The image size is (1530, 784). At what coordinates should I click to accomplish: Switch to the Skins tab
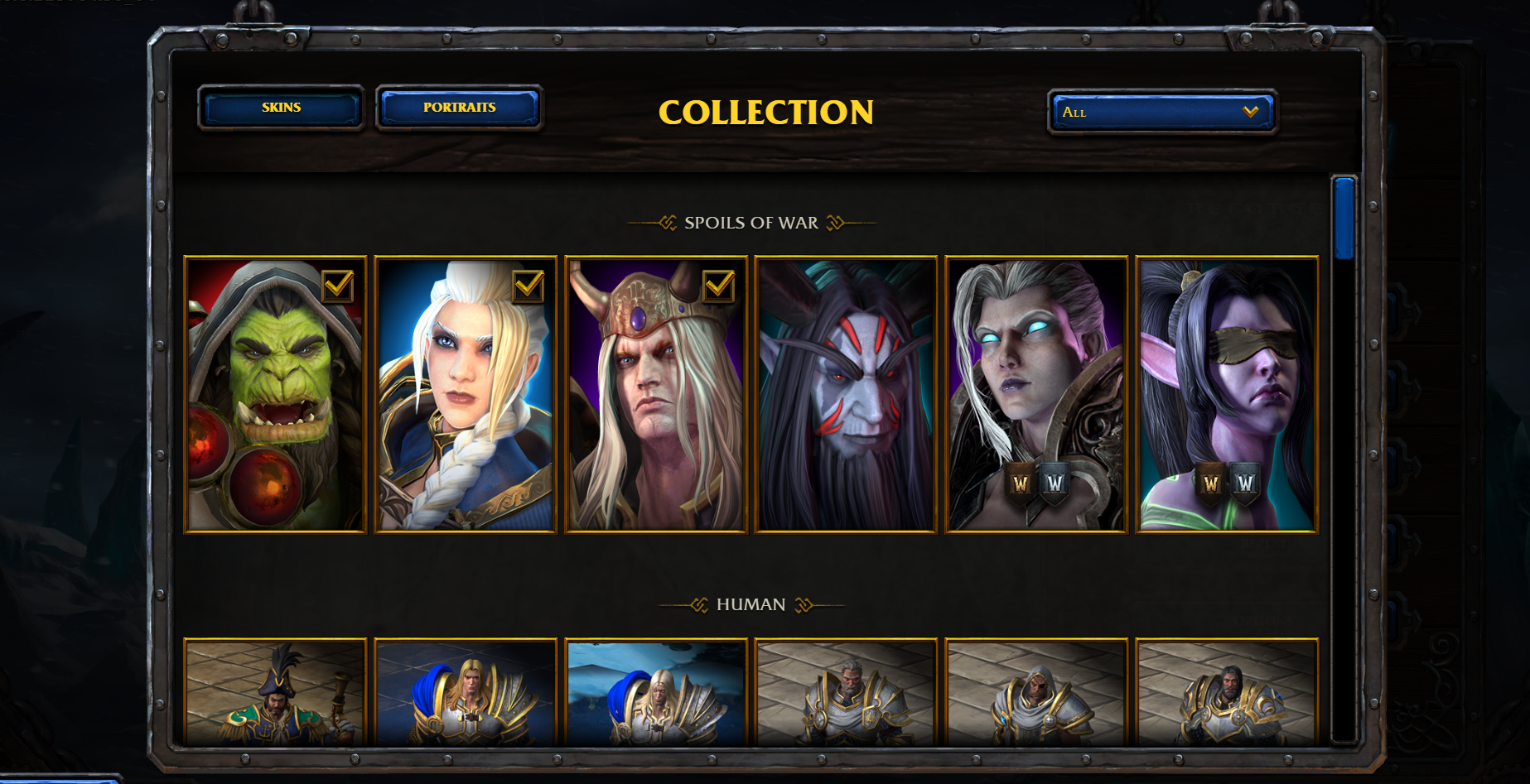tap(281, 108)
